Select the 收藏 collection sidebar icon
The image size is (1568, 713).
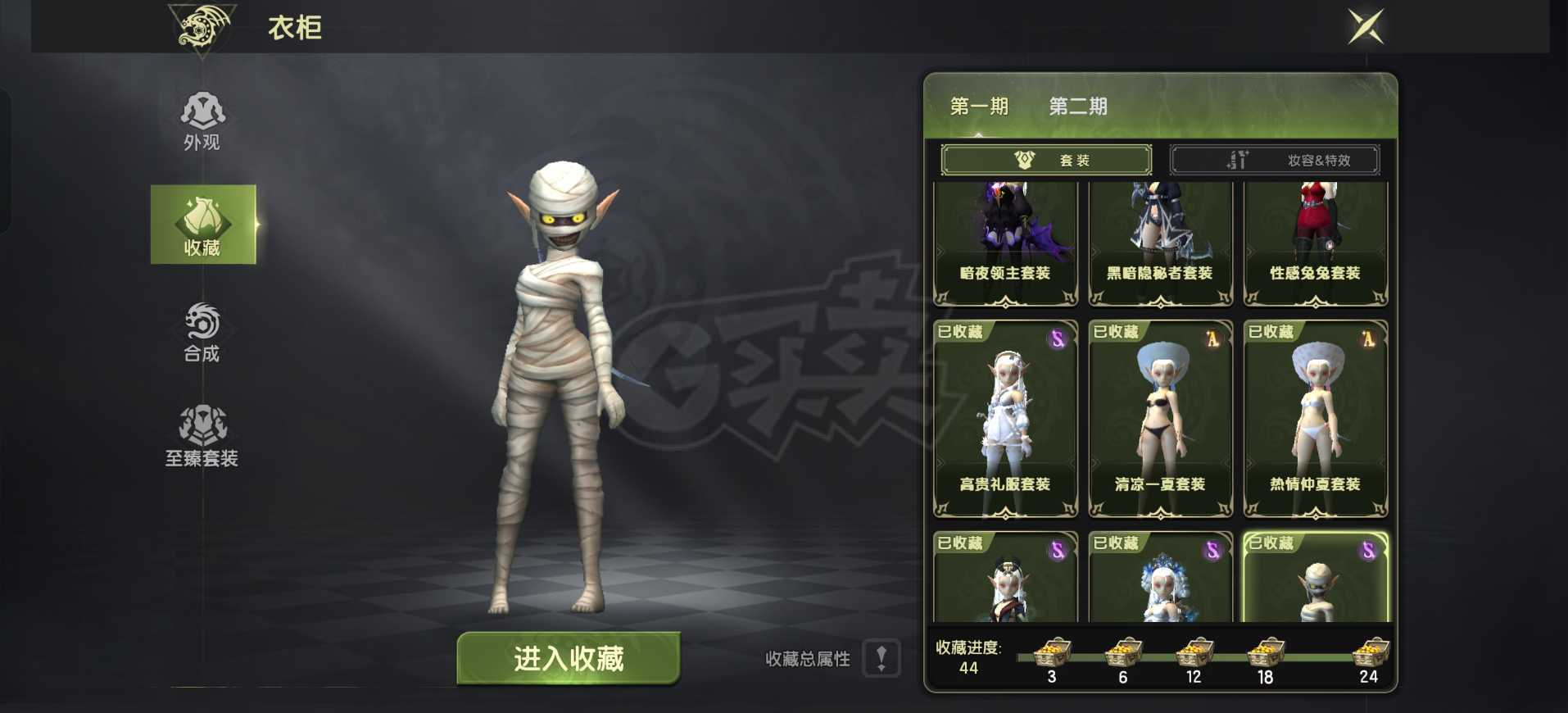point(203,223)
